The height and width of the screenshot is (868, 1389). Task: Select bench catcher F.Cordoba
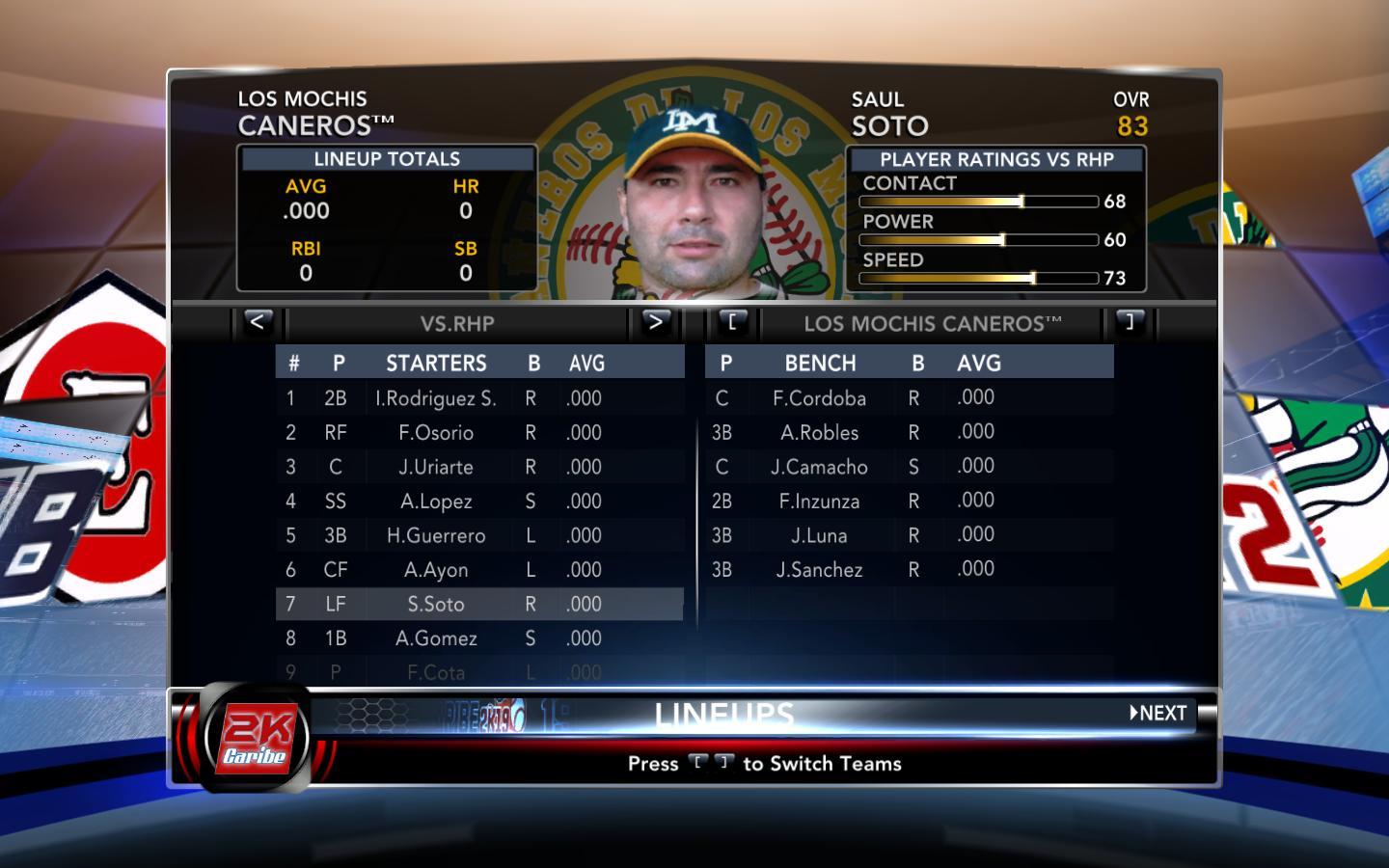click(x=819, y=398)
